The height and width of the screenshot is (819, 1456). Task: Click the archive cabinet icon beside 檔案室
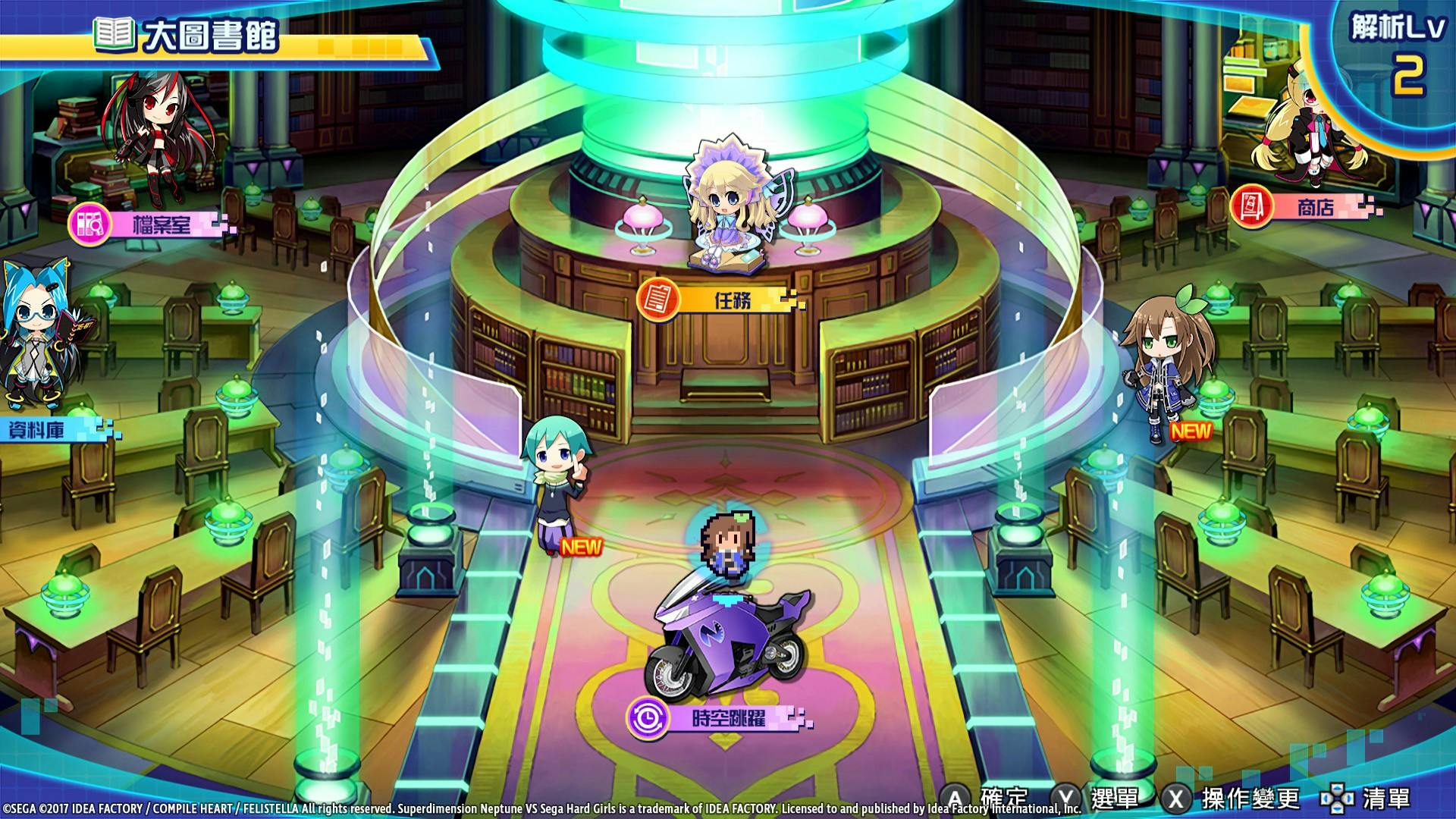coord(89,223)
